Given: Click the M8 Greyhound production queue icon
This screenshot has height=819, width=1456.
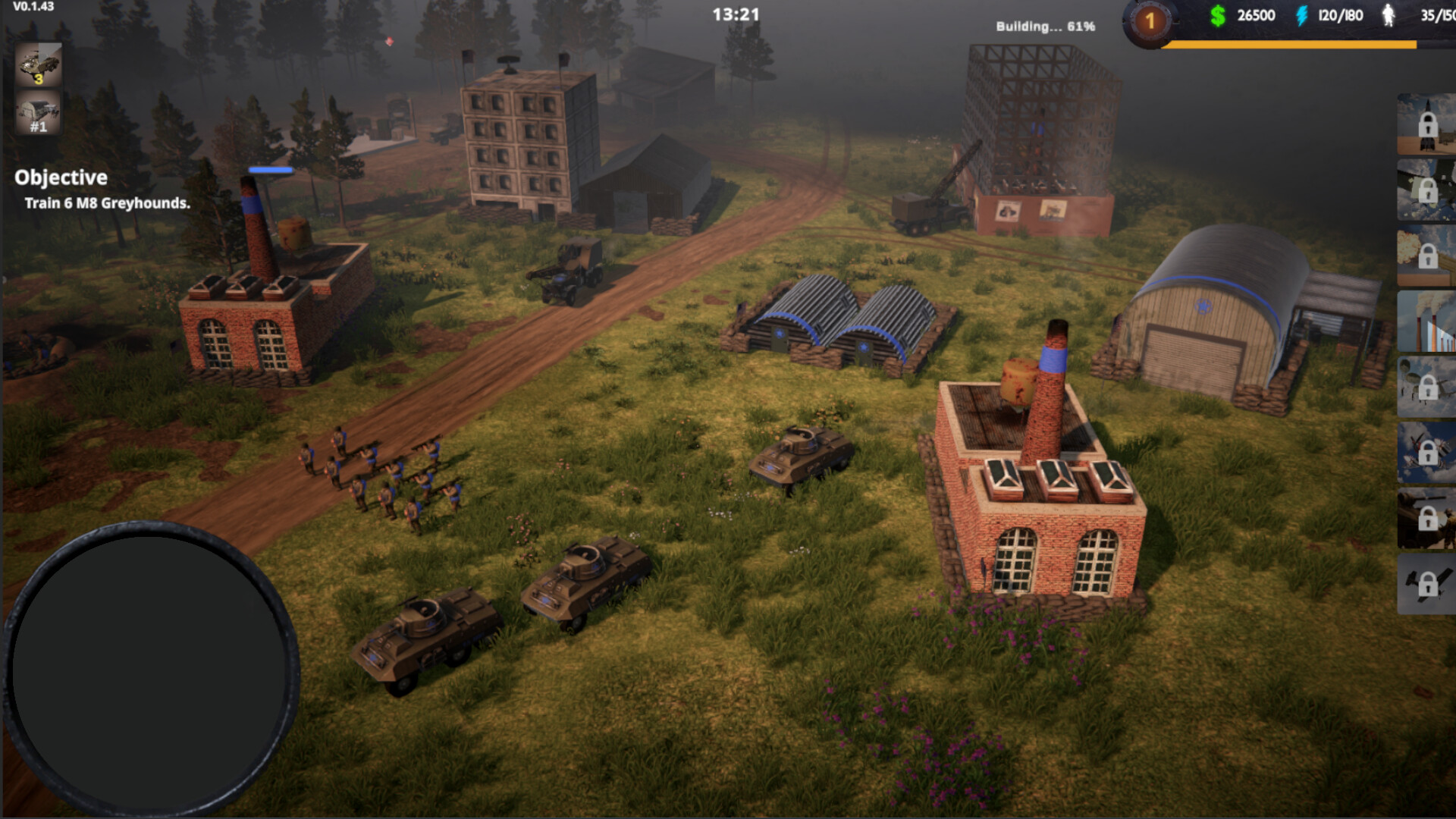Looking at the screenshot, I should pos(38,64).
